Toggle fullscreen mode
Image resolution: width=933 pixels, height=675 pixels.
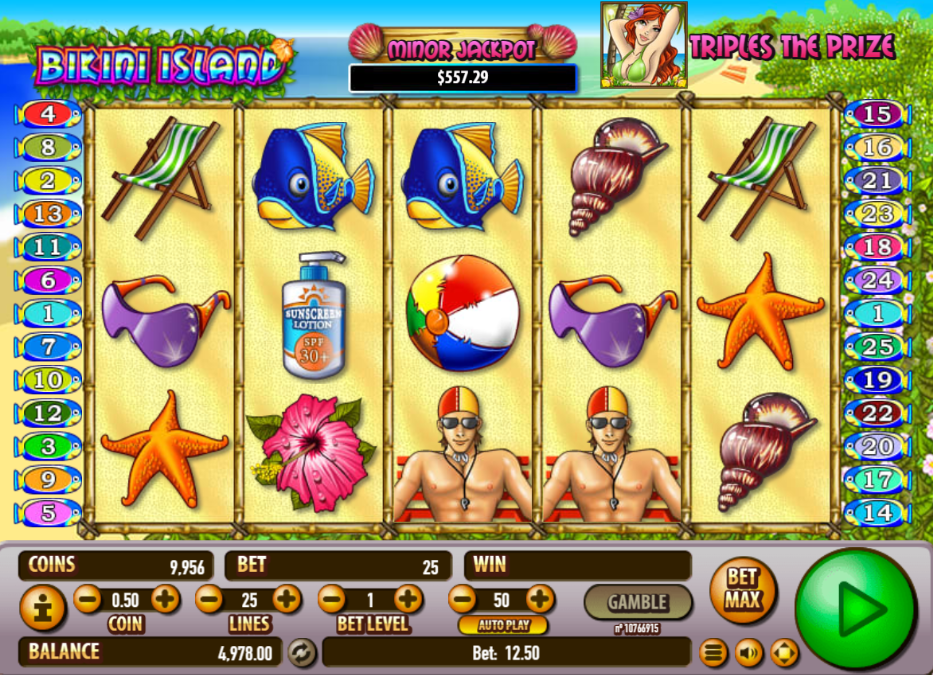pyautogui.click(x=784, y=654)
